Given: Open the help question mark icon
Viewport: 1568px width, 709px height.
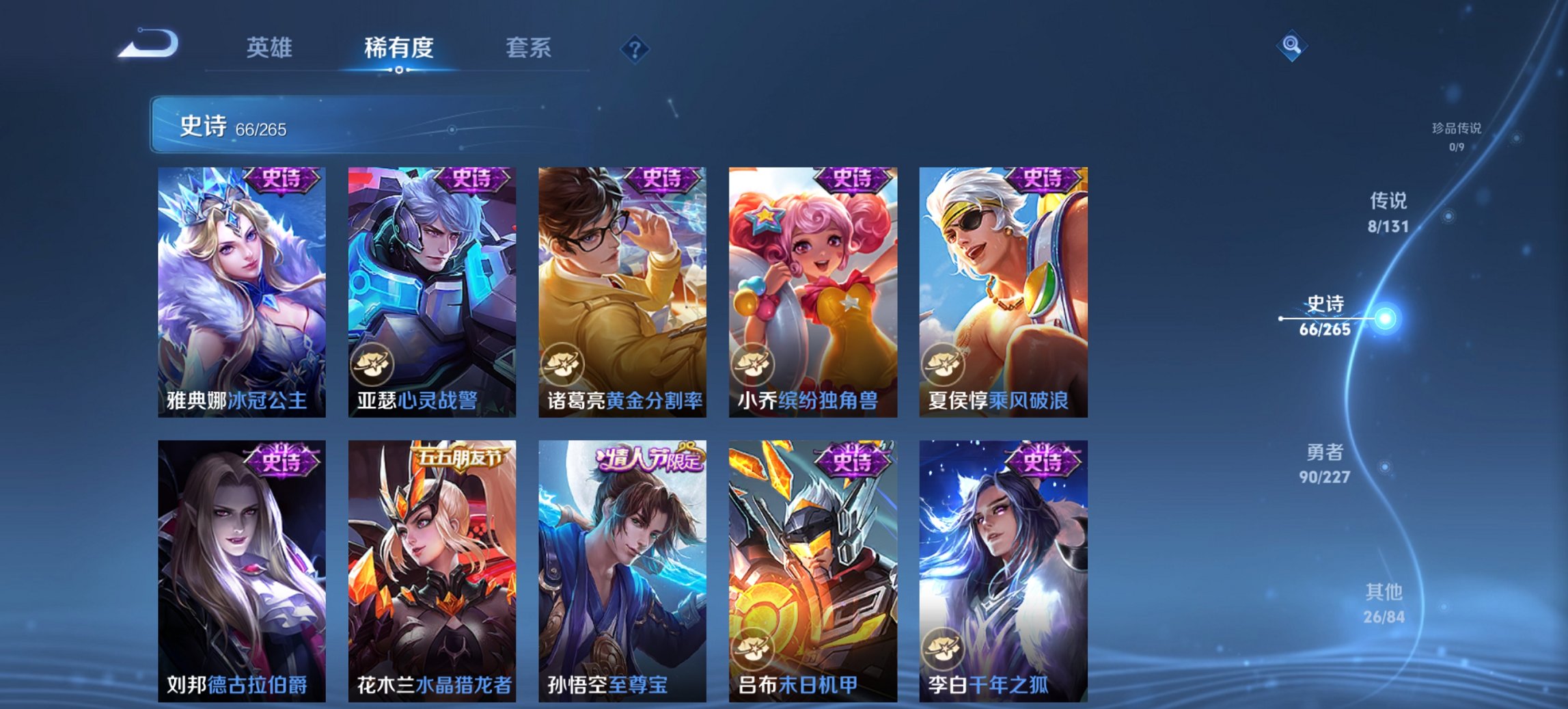Looking at the screenshot, I should [635, 49].
